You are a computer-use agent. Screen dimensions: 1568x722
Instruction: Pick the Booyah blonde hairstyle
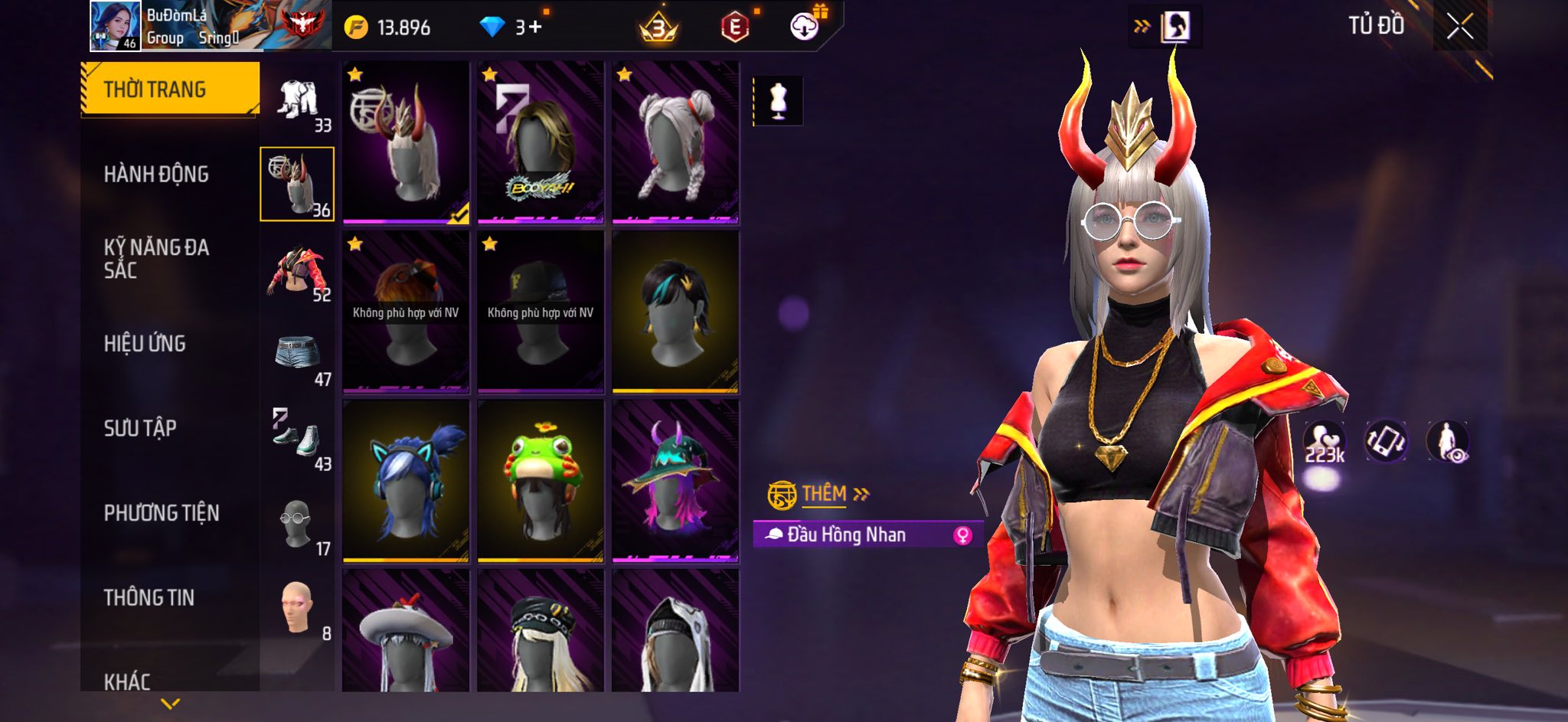pyautogui.click(x=541, y=143)
